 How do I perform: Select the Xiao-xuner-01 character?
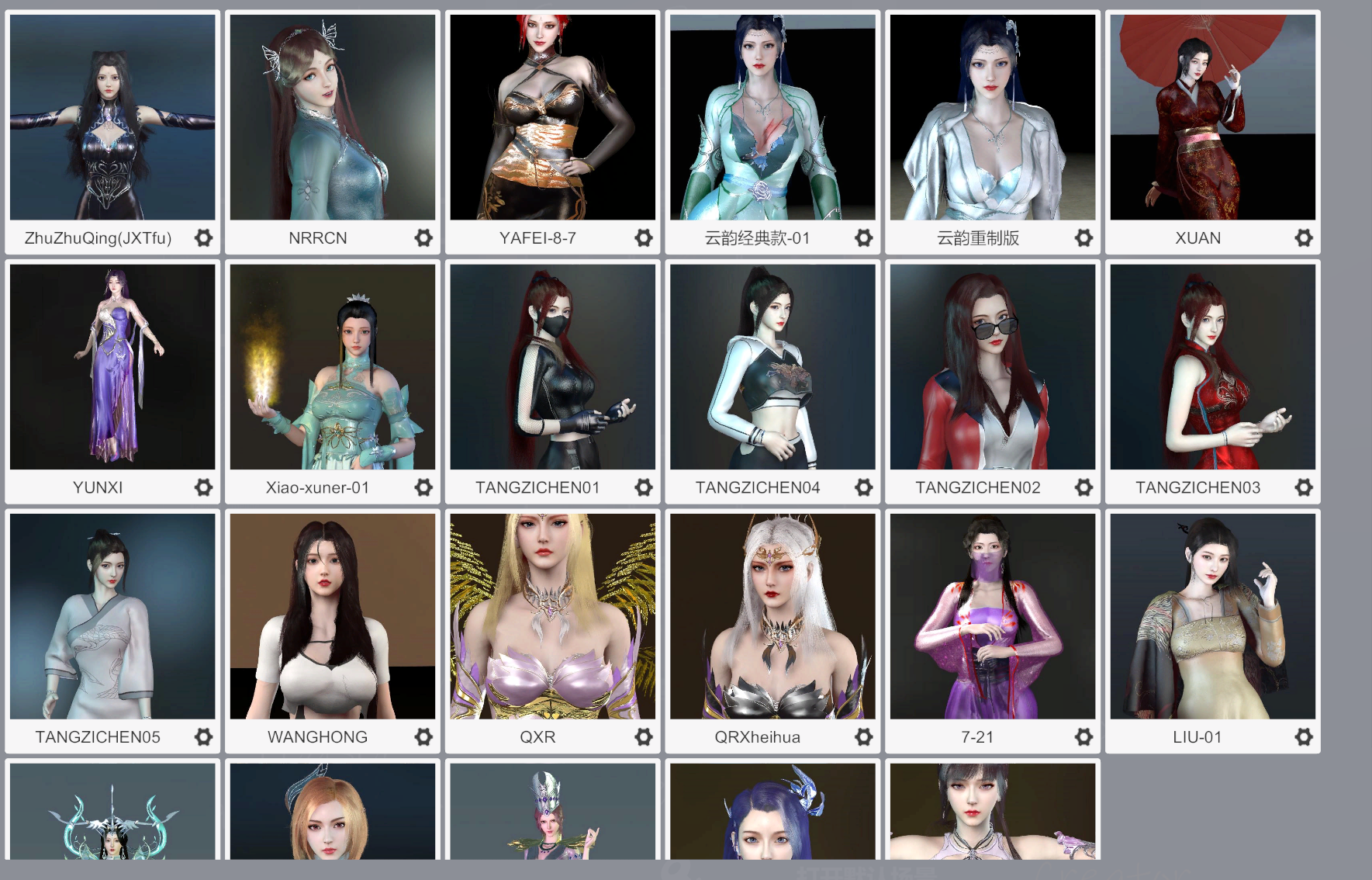[x=333, y=367]
